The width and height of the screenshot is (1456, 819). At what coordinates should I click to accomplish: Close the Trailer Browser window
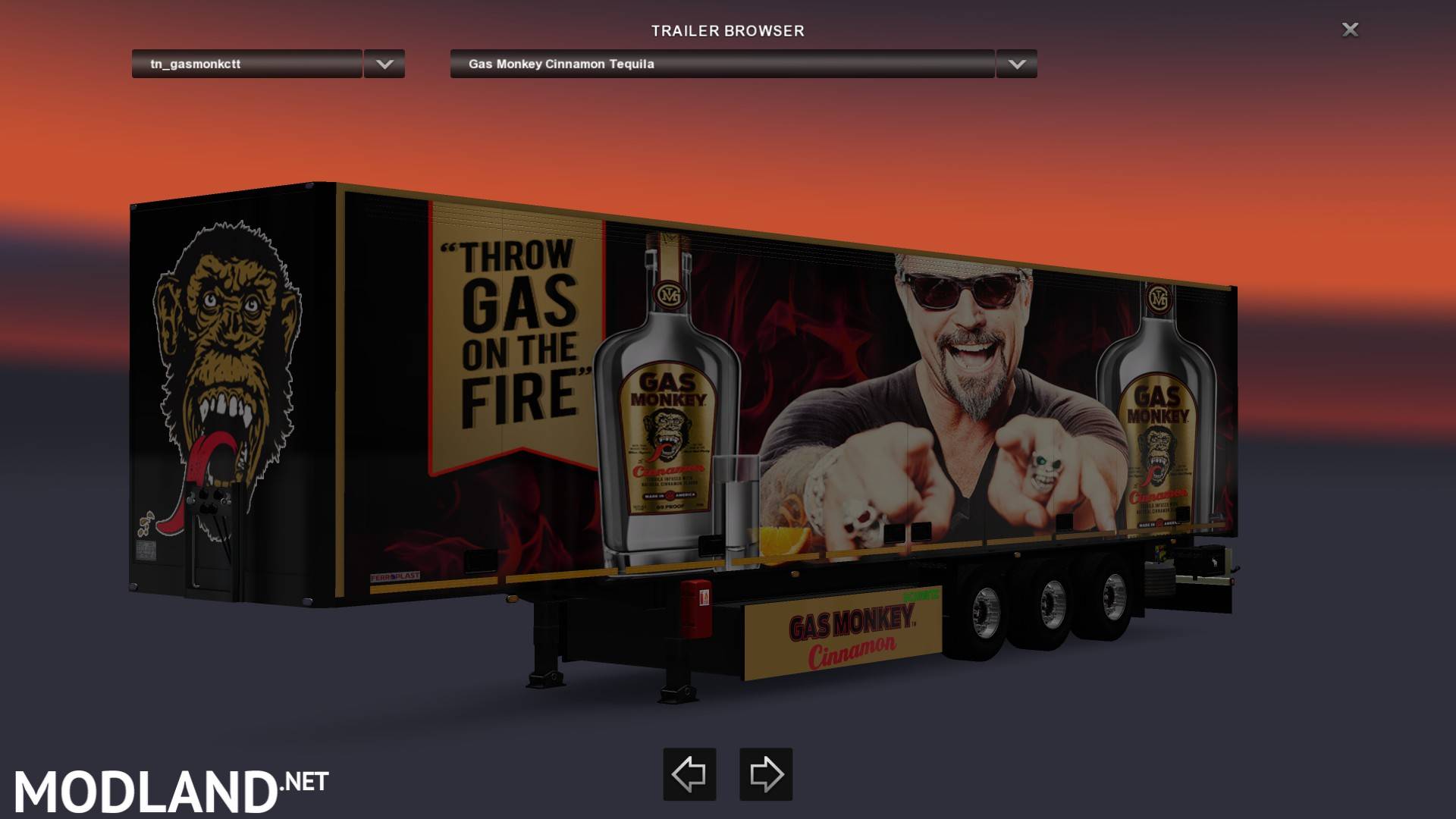coord(1350,30)
